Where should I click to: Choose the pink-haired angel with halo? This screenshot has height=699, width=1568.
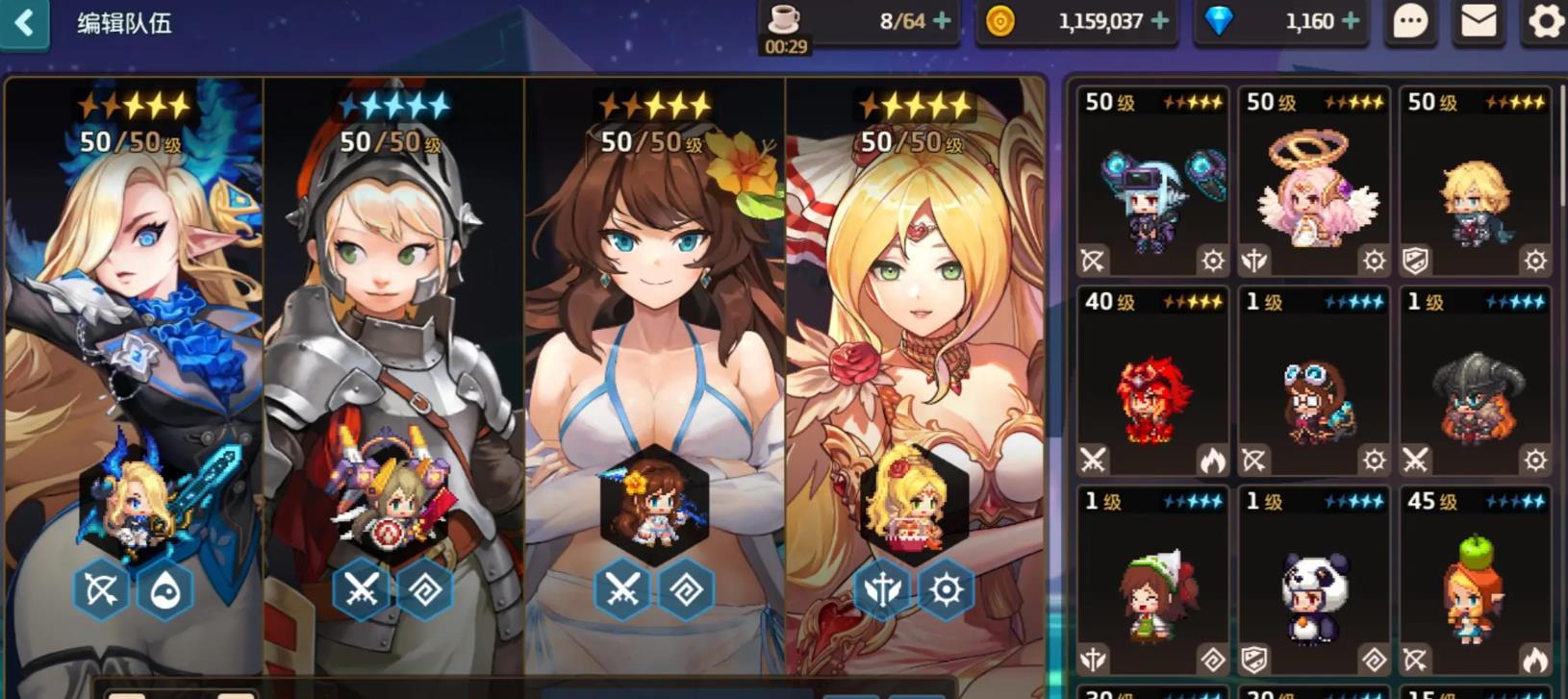pos(1313,183)
